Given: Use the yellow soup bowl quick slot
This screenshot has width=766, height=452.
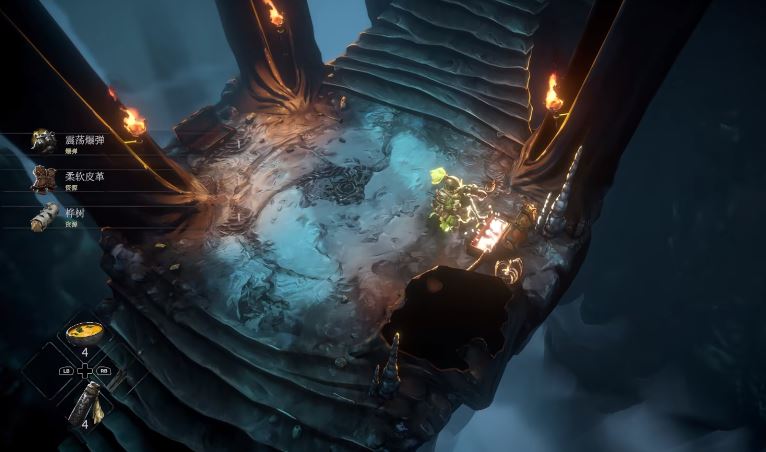Looking at the screenshot, I should coord(84,333).
